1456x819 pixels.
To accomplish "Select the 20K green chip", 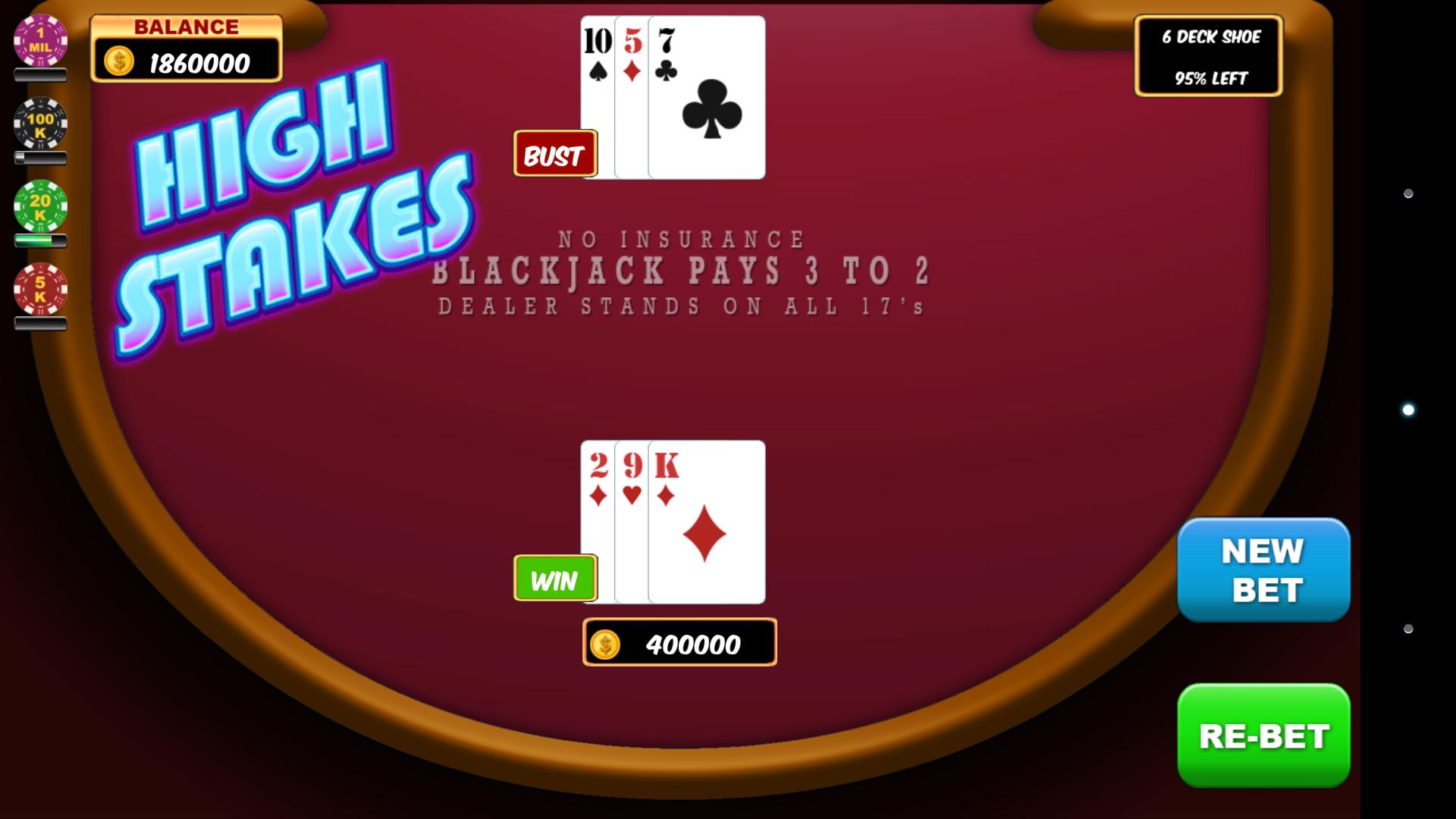I will [39, 205].
